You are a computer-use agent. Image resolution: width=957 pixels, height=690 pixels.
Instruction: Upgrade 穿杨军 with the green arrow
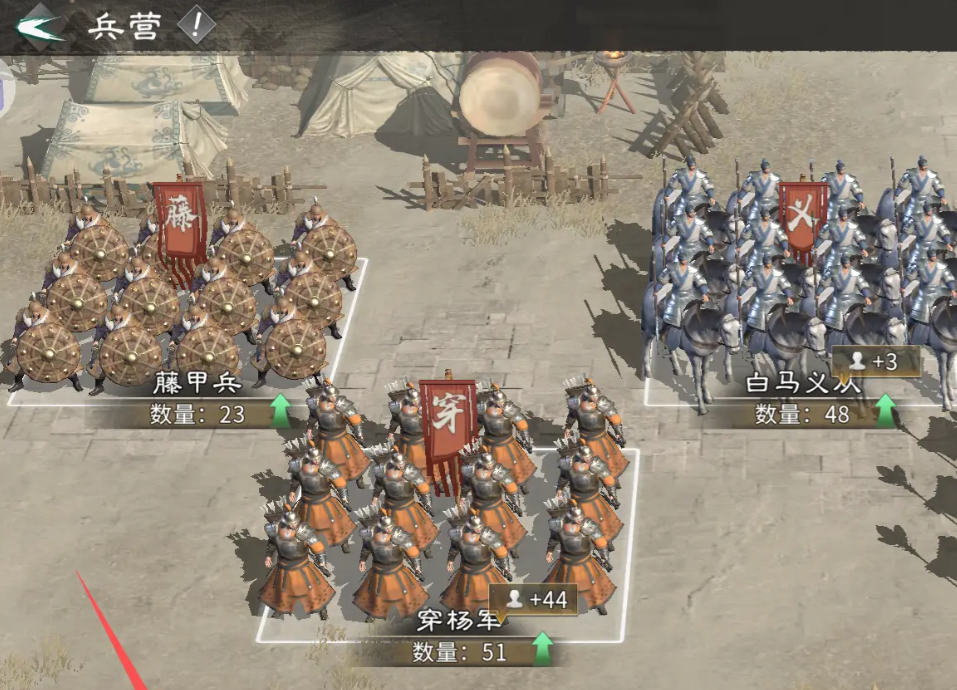pos(541,650)
